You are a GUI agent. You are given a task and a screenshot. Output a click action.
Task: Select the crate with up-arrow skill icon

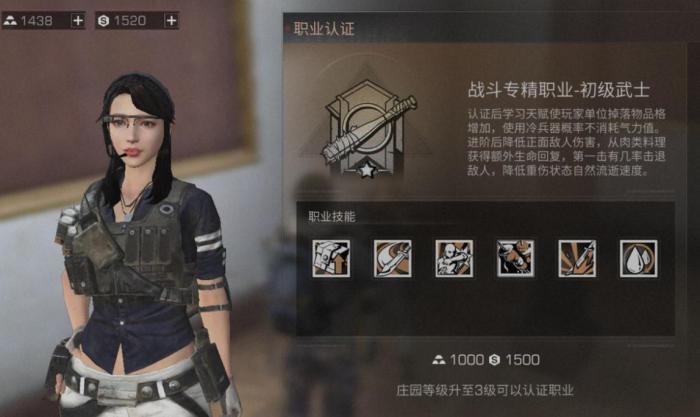tap(331, 258)
